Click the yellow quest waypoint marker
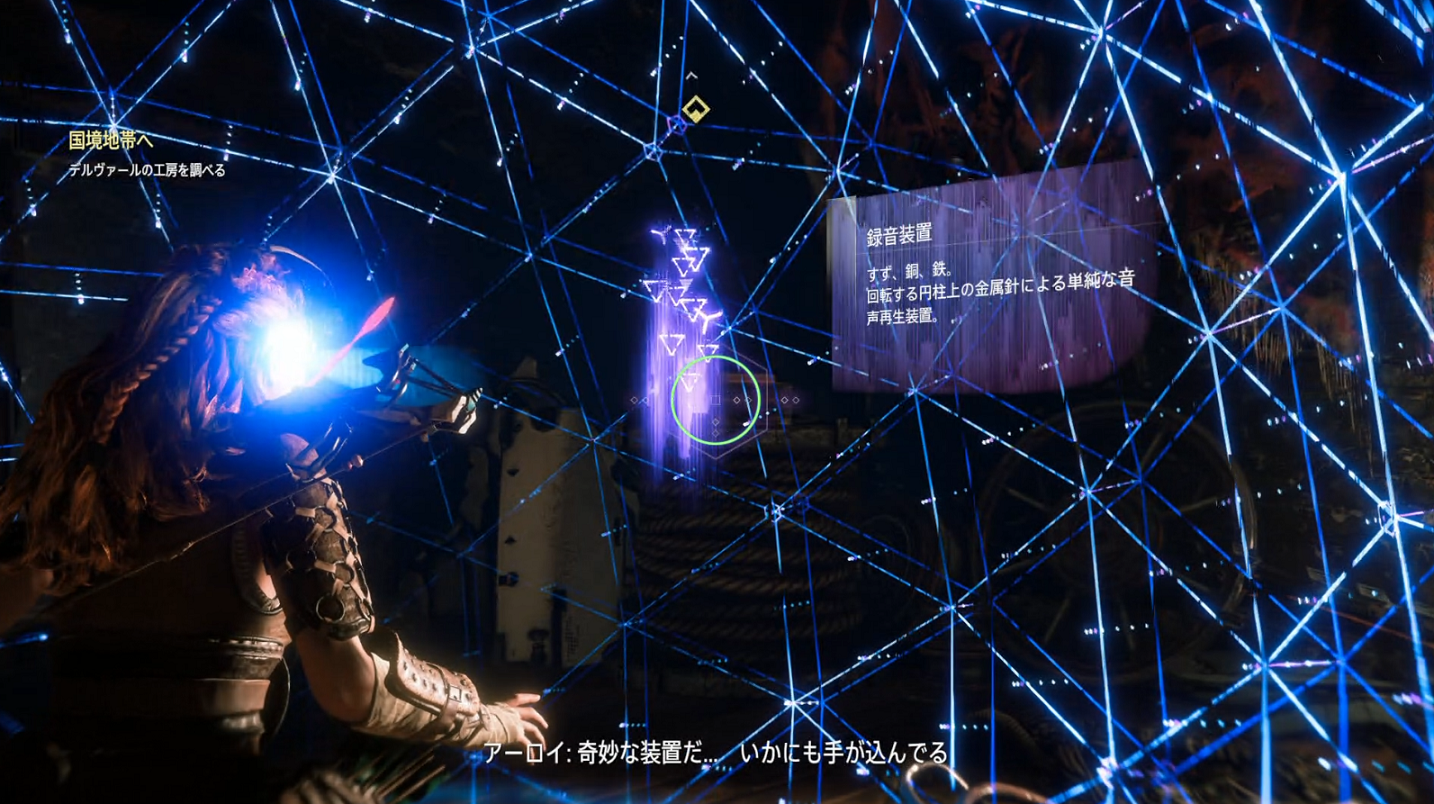Image resolution: width=1434 pixels, height=804 pixels. click(694, 107)
